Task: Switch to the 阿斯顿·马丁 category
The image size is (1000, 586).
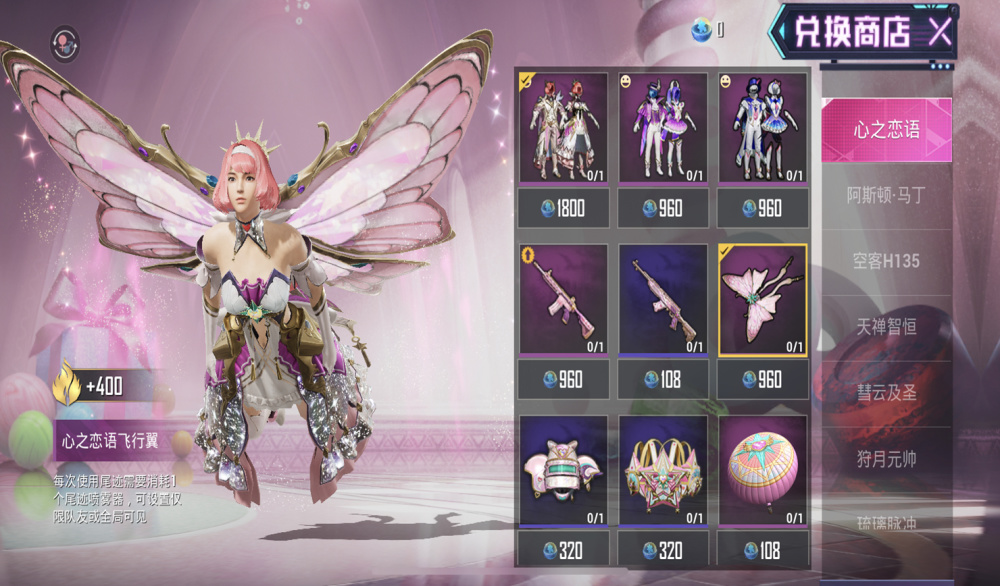Action: (886, 196)
